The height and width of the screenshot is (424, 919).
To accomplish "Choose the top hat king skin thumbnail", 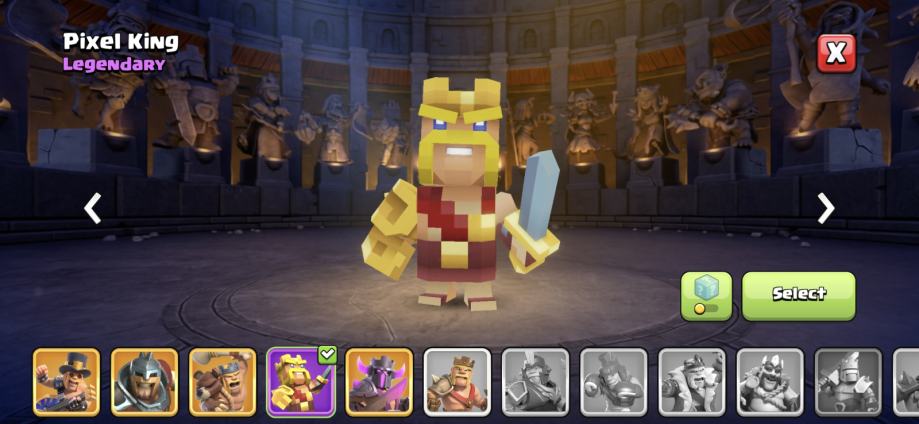I will point(66,381).
